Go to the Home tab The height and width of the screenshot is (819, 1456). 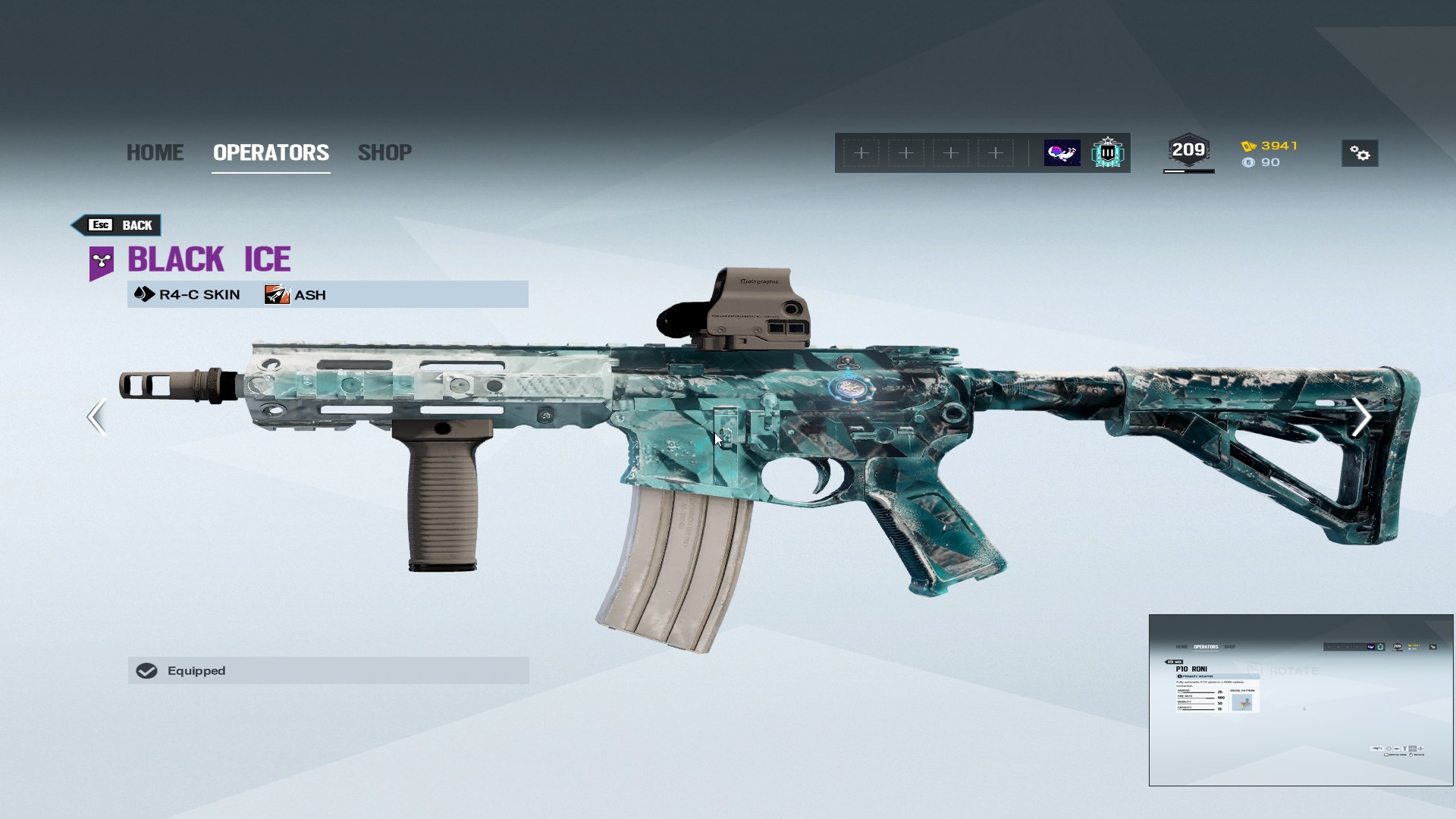(x=155, y=152)
